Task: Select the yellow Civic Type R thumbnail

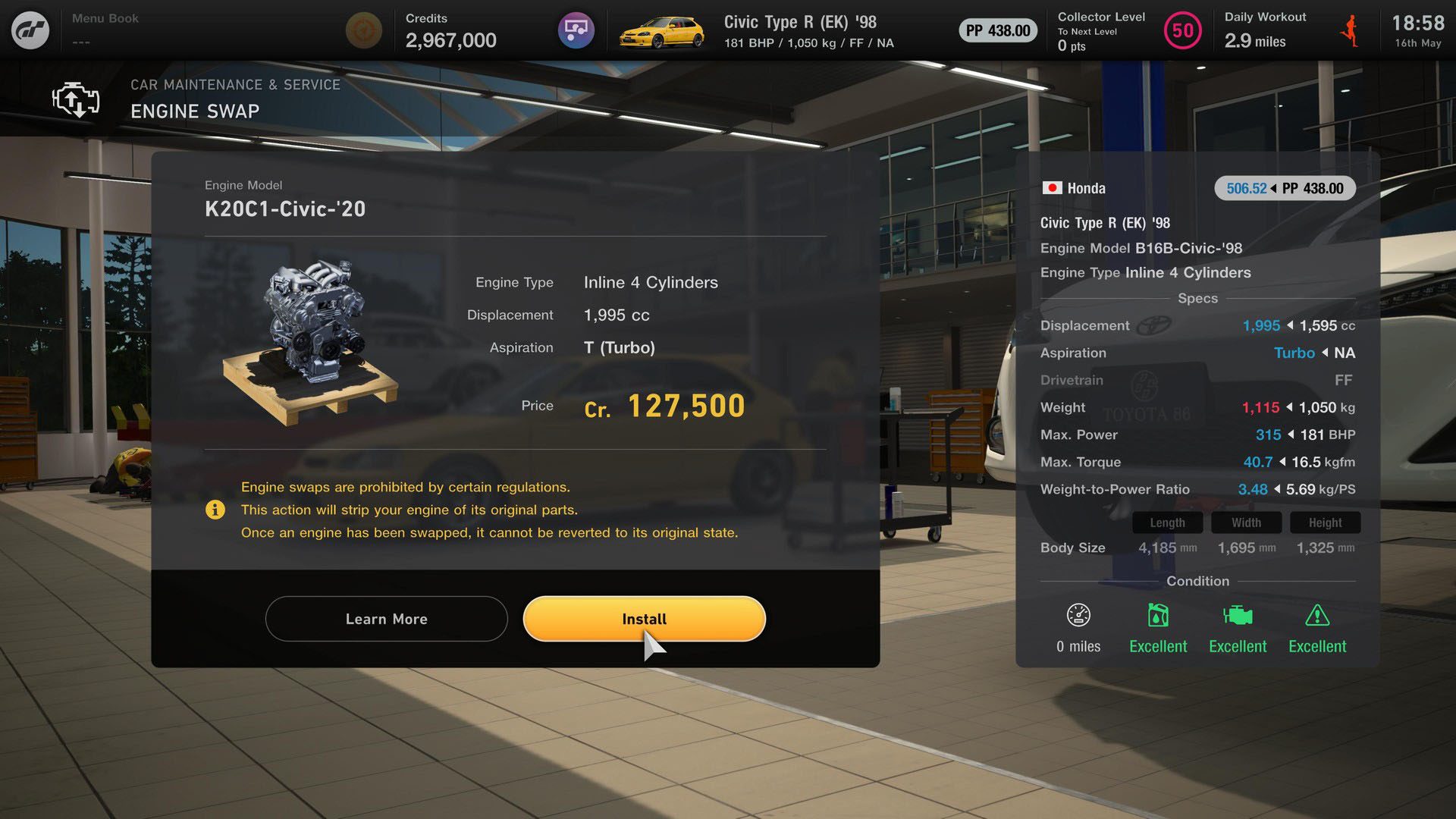Action: [661, 31]
